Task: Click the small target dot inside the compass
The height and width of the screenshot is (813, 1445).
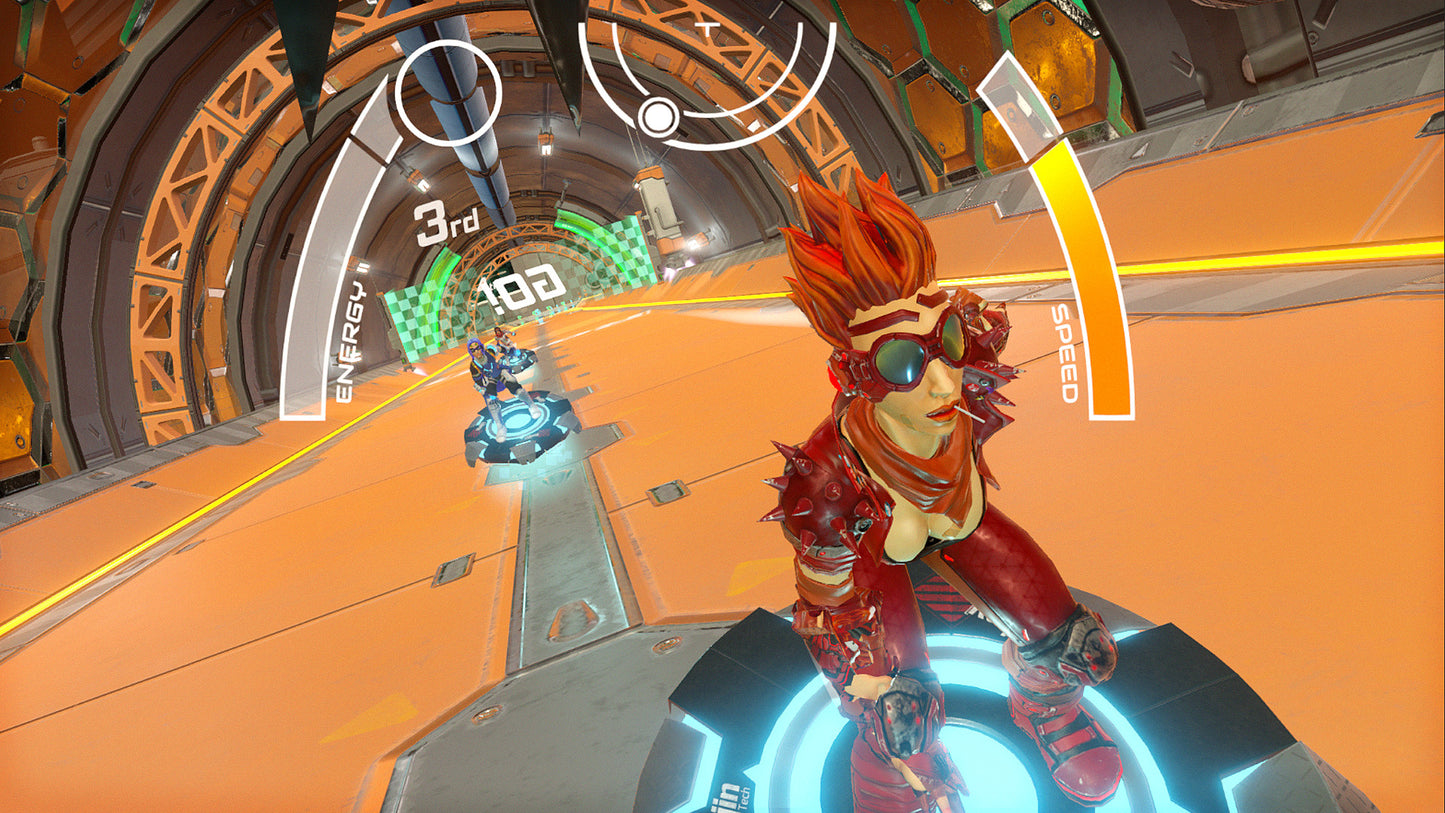Action: click(x=660, y=118)
